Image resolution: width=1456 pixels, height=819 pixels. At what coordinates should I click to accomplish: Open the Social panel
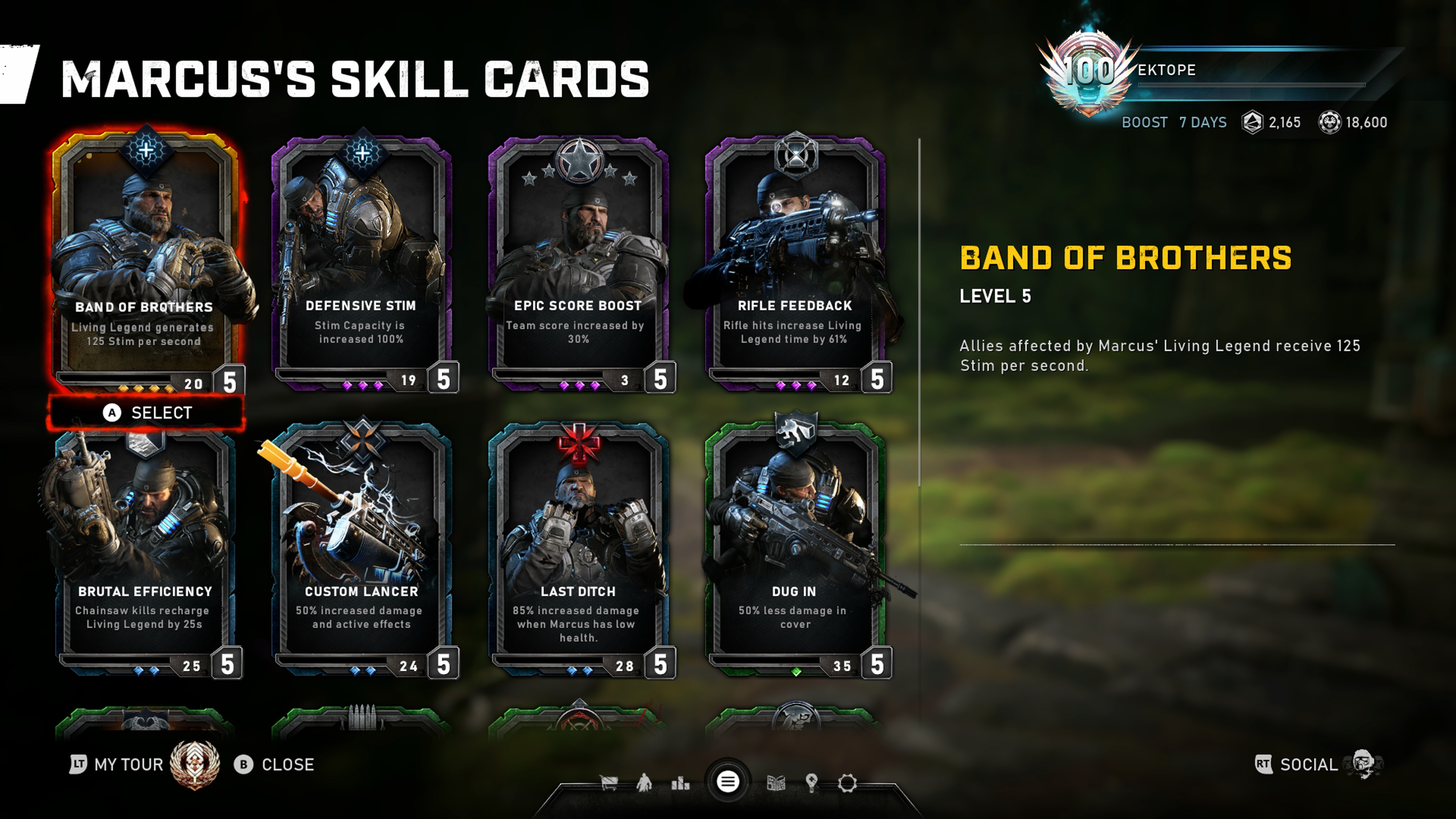(x=1308, y=764)
